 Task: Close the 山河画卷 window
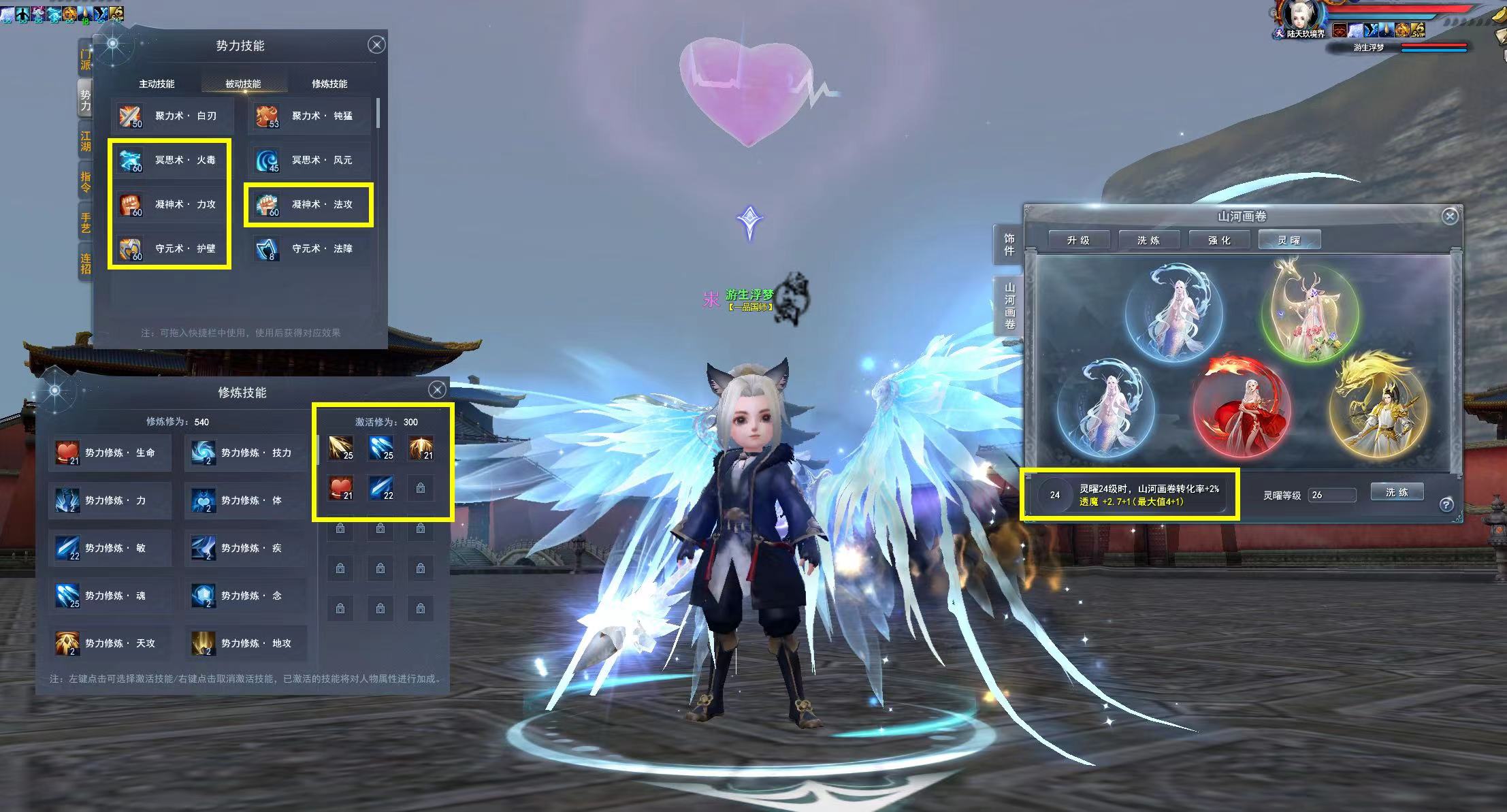pyautogui.click(x=1450, y=216)
